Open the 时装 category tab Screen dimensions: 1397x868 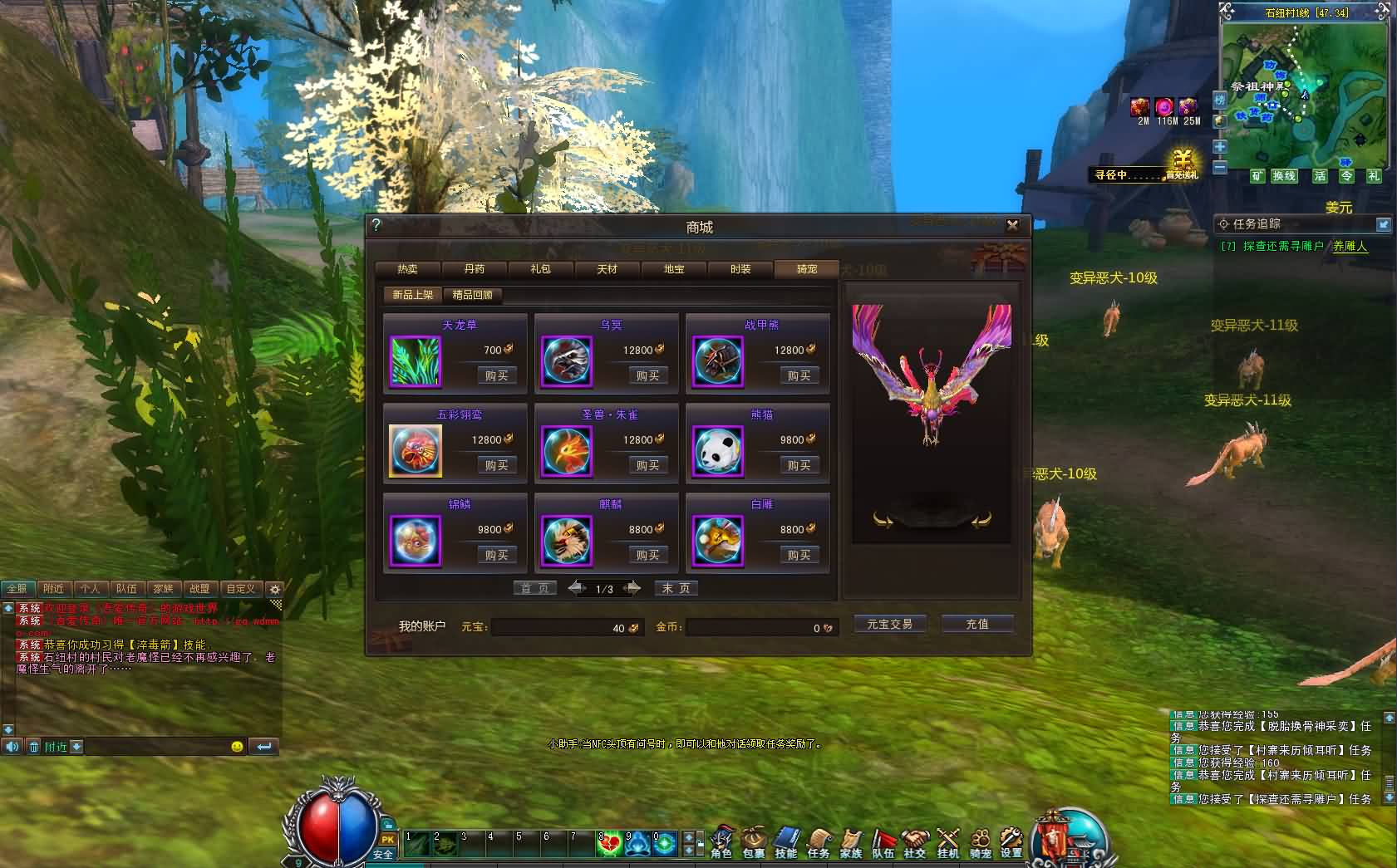[740, 269]
